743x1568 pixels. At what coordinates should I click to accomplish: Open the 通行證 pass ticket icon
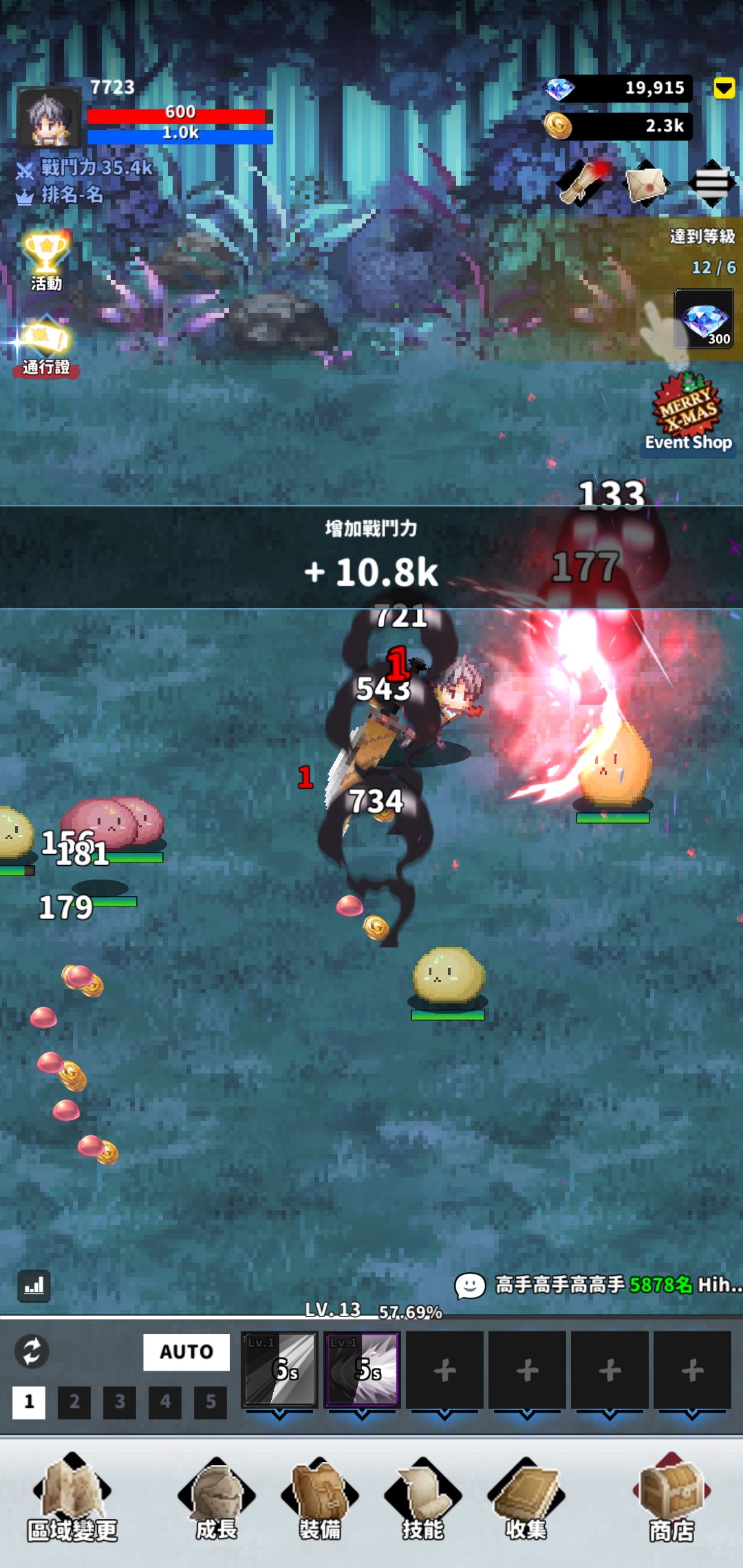pyautogui.click(x=46, y=346)
